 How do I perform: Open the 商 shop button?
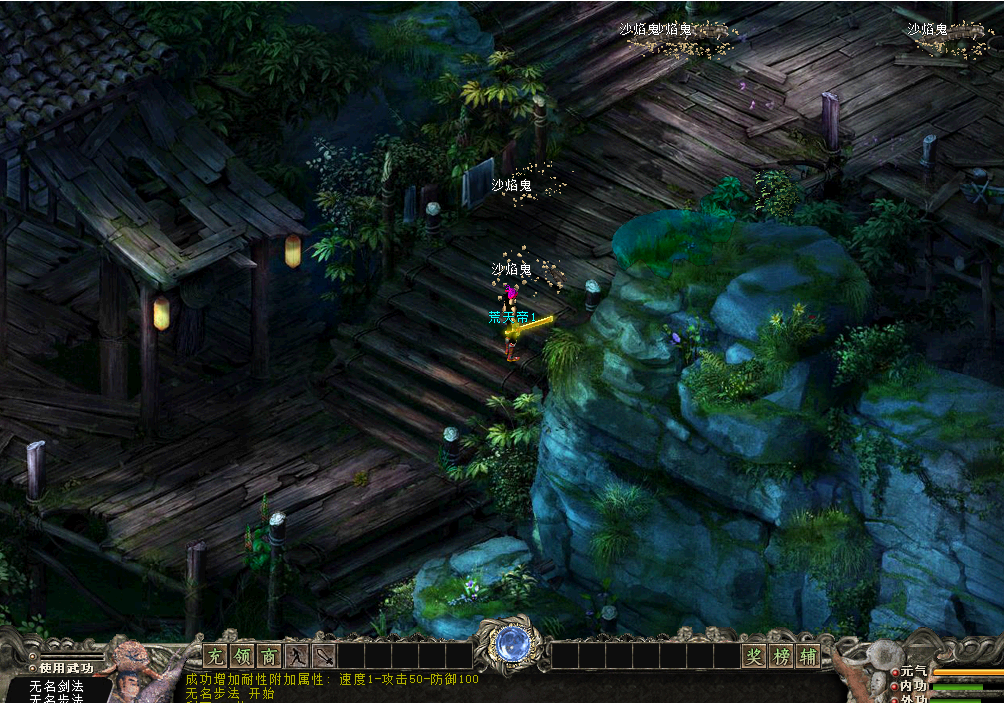pos(269,656)
